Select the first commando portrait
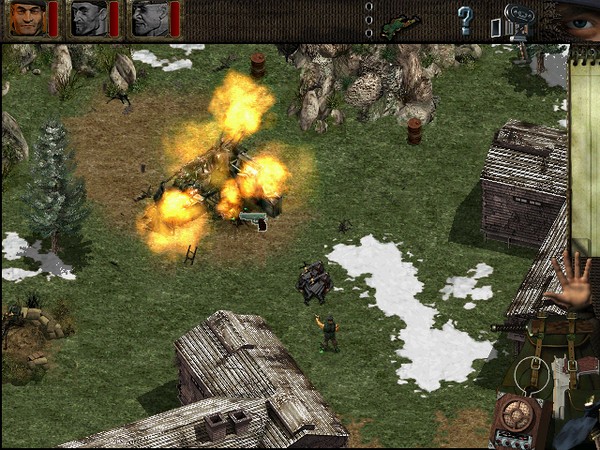This screenshot has width=600, height=450. [27, 18]
